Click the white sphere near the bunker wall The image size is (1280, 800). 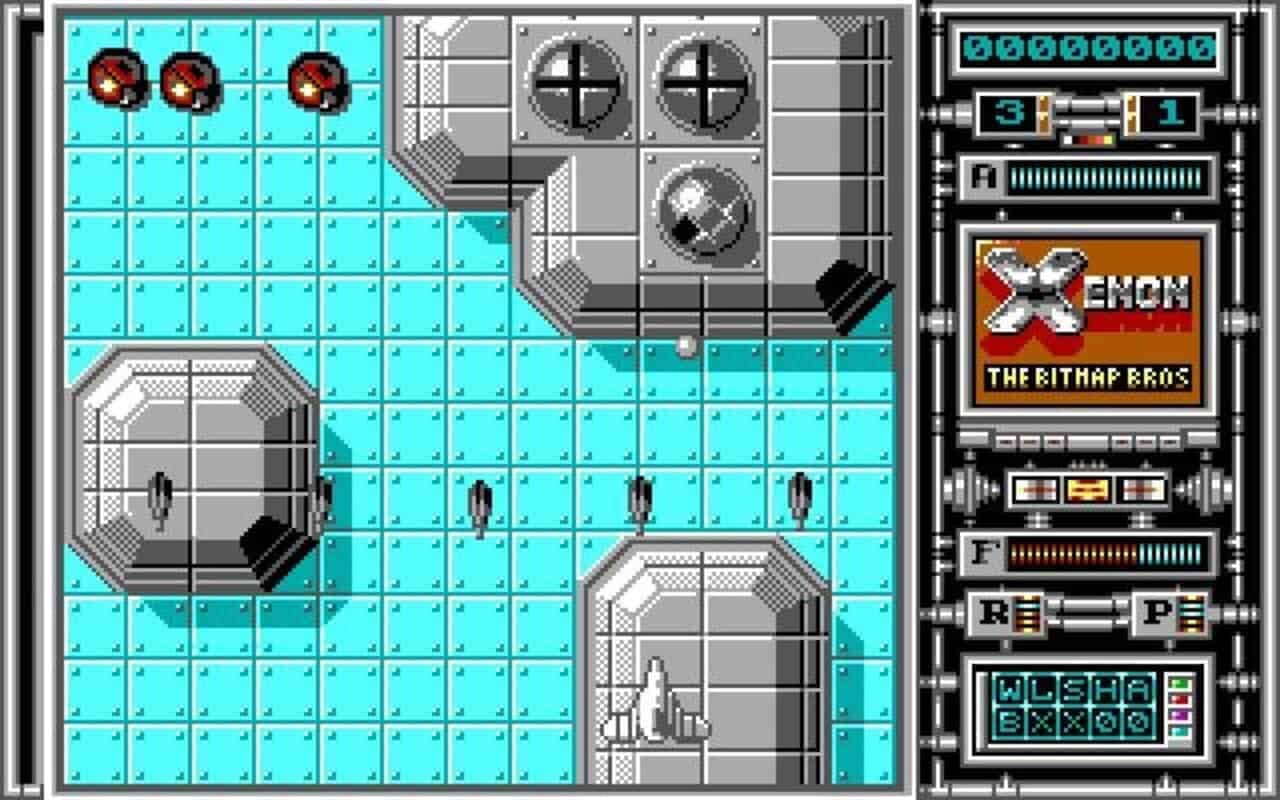tap(685, 345)
